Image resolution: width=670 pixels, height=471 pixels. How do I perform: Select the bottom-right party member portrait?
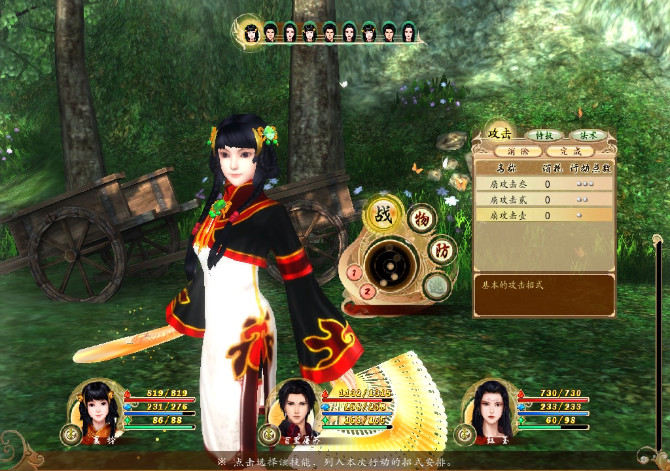(x=488, y=405)
